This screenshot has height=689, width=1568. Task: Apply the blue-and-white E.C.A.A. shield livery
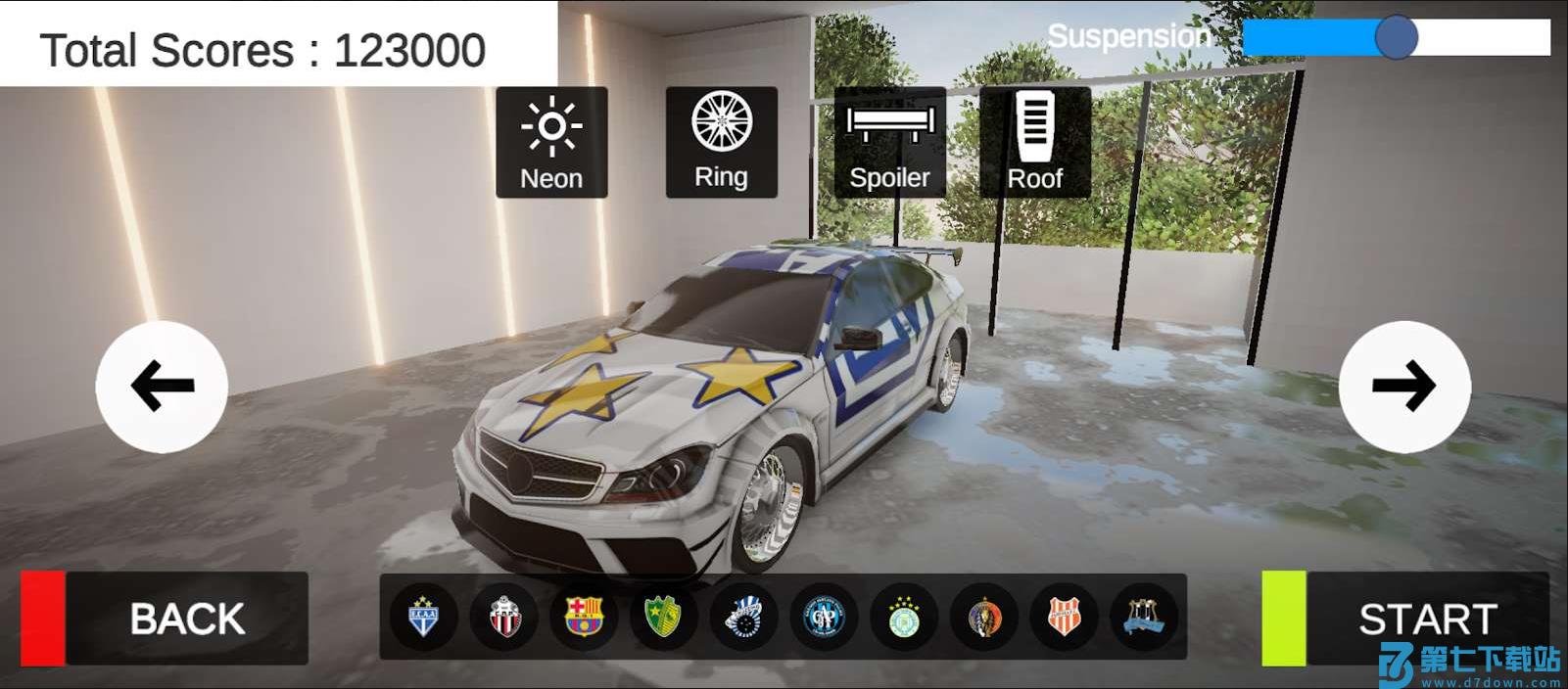(x=423, y=618)
